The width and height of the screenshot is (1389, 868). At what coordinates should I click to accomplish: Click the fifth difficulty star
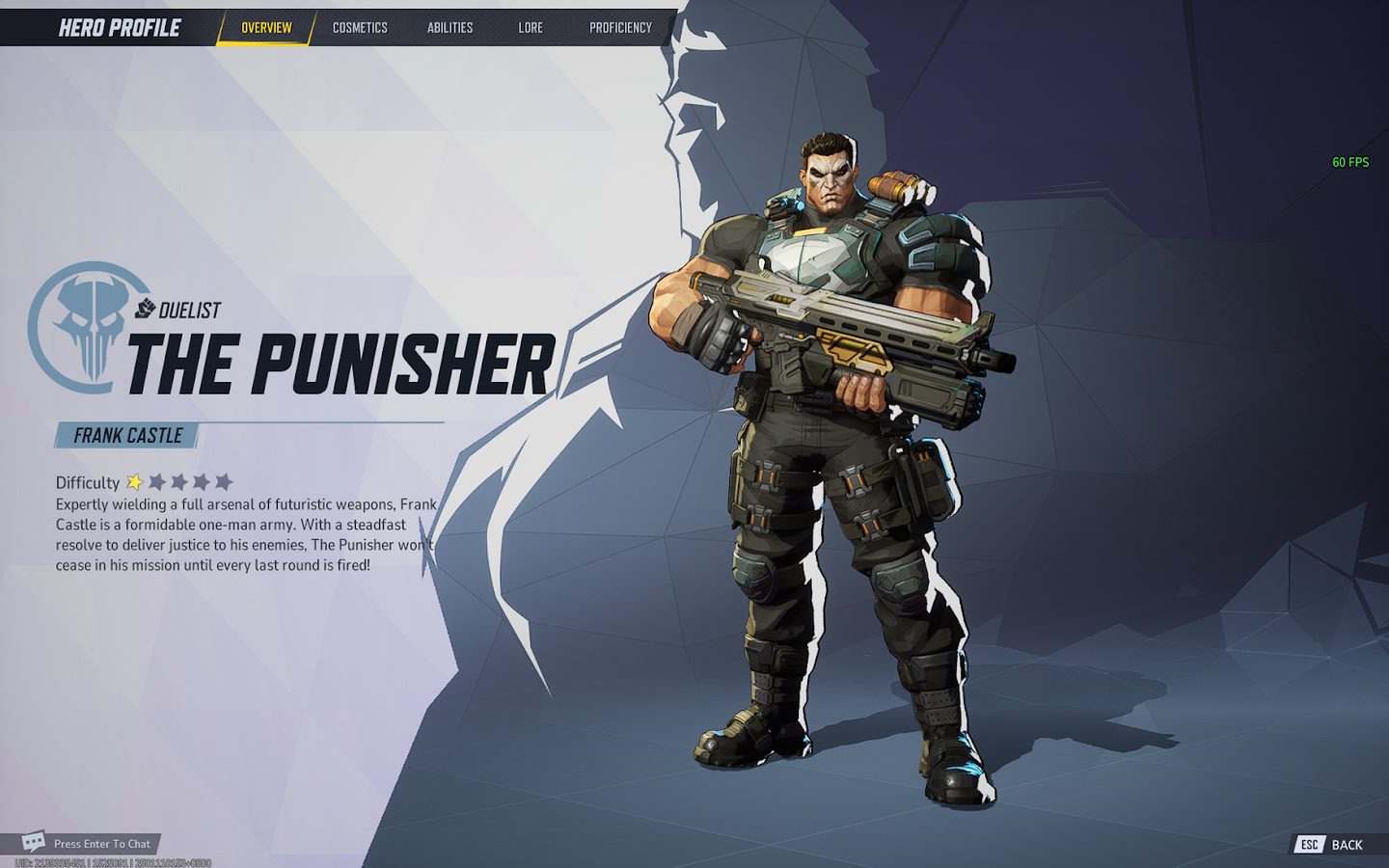click(225, 481)
